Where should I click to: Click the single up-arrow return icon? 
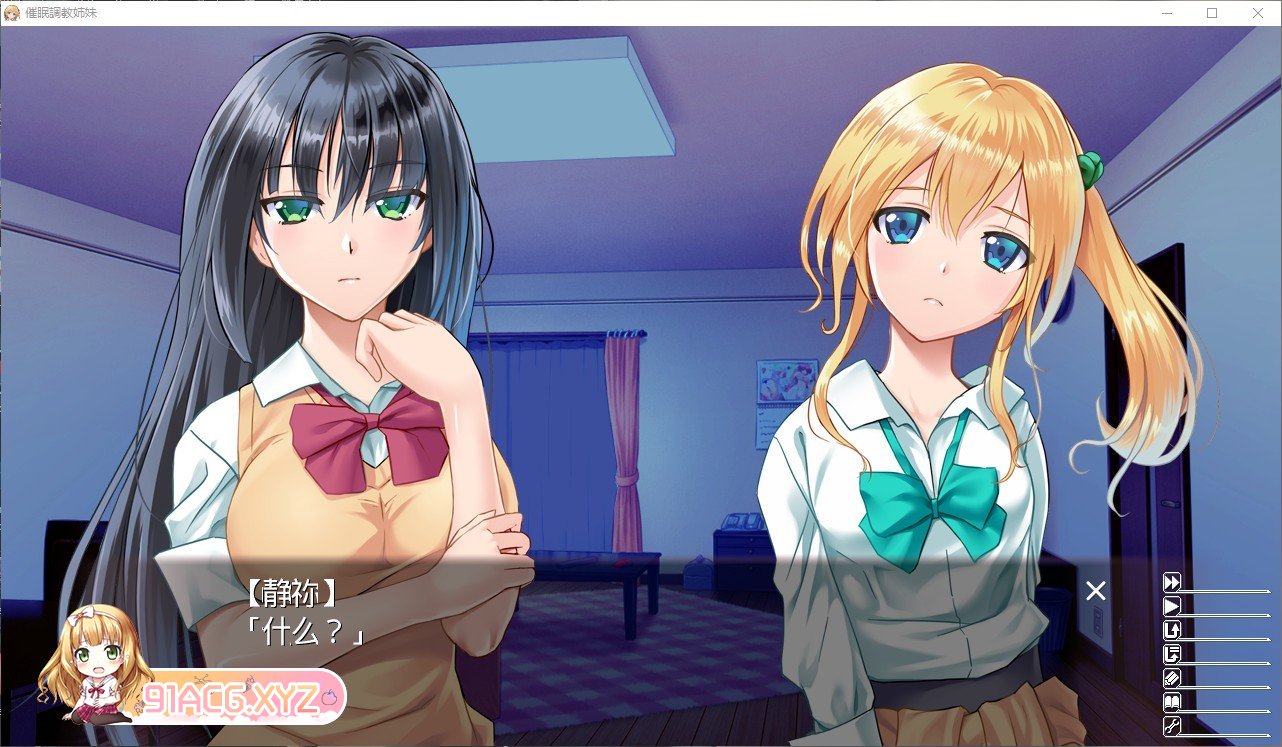[1172, 630]
